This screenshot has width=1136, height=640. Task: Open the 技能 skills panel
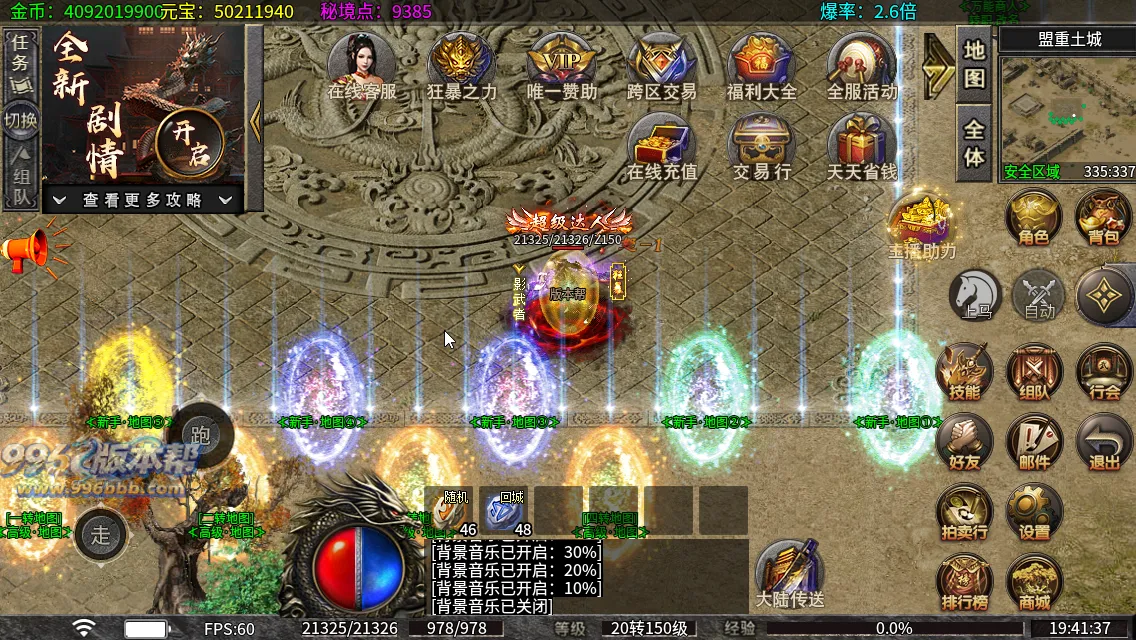pyautogui.click(x=965, y=372)
